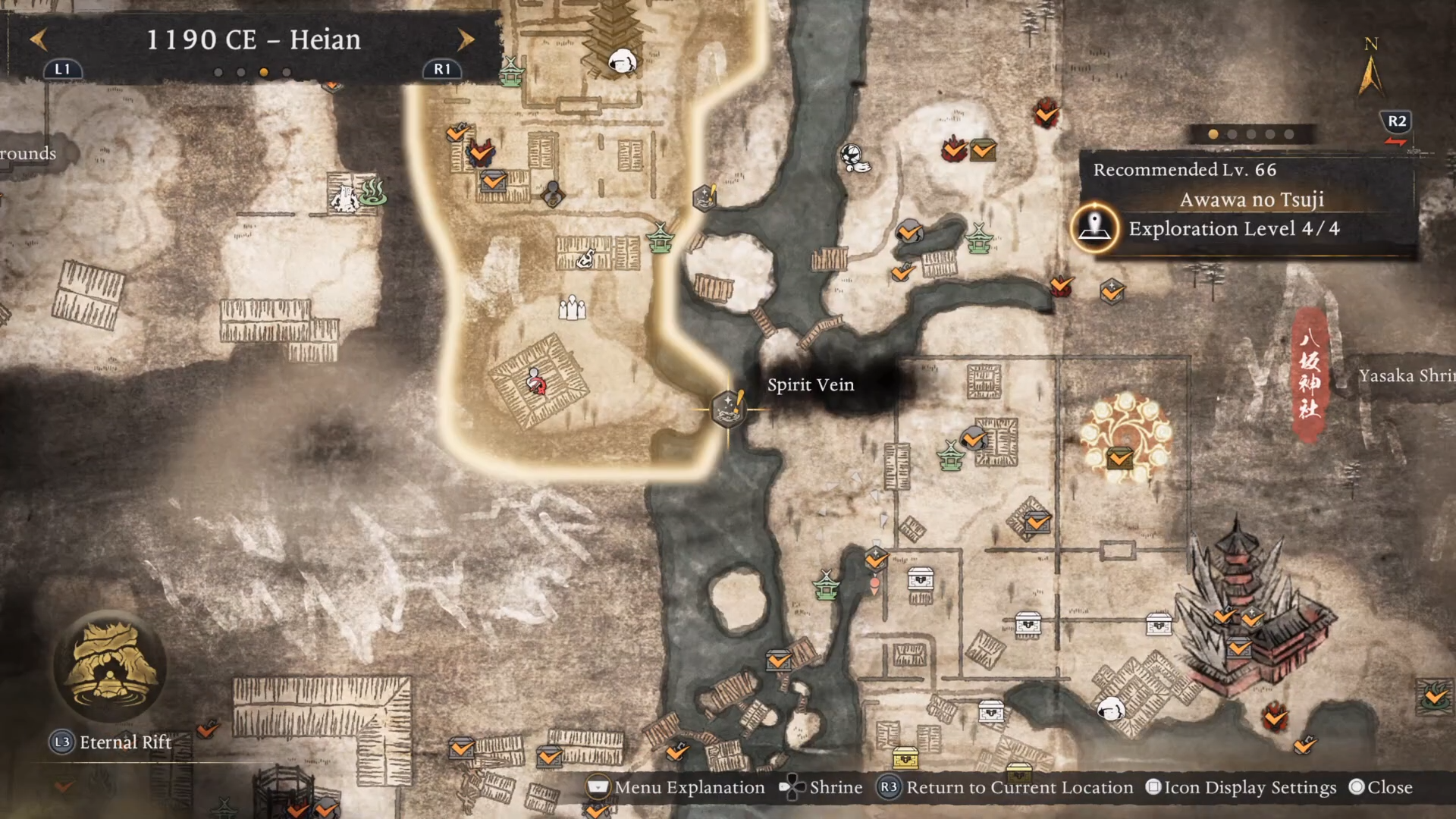
Task: Click the red Yasaka Shrine banner label
Action: pyautogui.click(x=1310, y=375)
